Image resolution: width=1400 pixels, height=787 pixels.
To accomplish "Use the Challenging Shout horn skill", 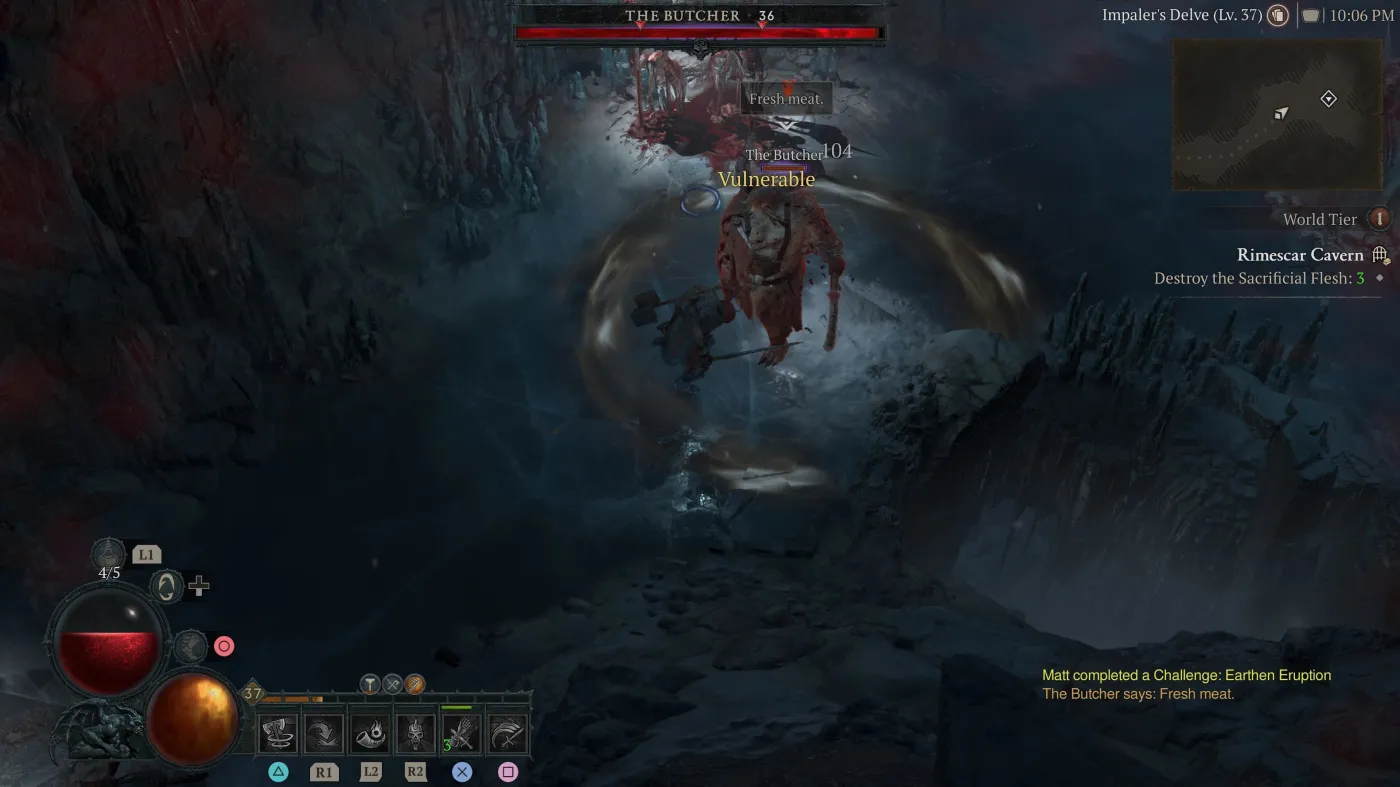I will coord(370,733).
